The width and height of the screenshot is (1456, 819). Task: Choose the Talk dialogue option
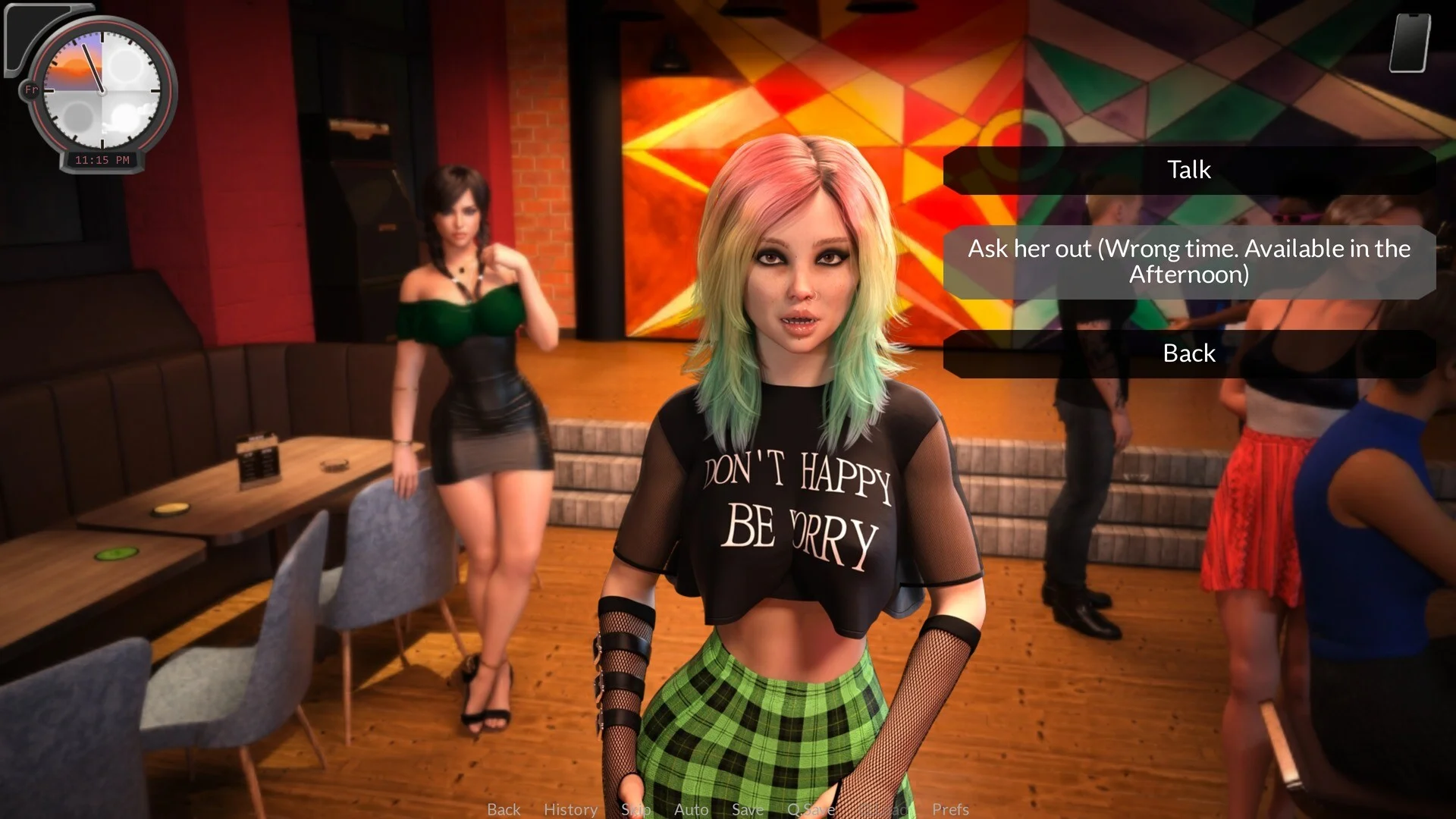tap(1188, 170)
